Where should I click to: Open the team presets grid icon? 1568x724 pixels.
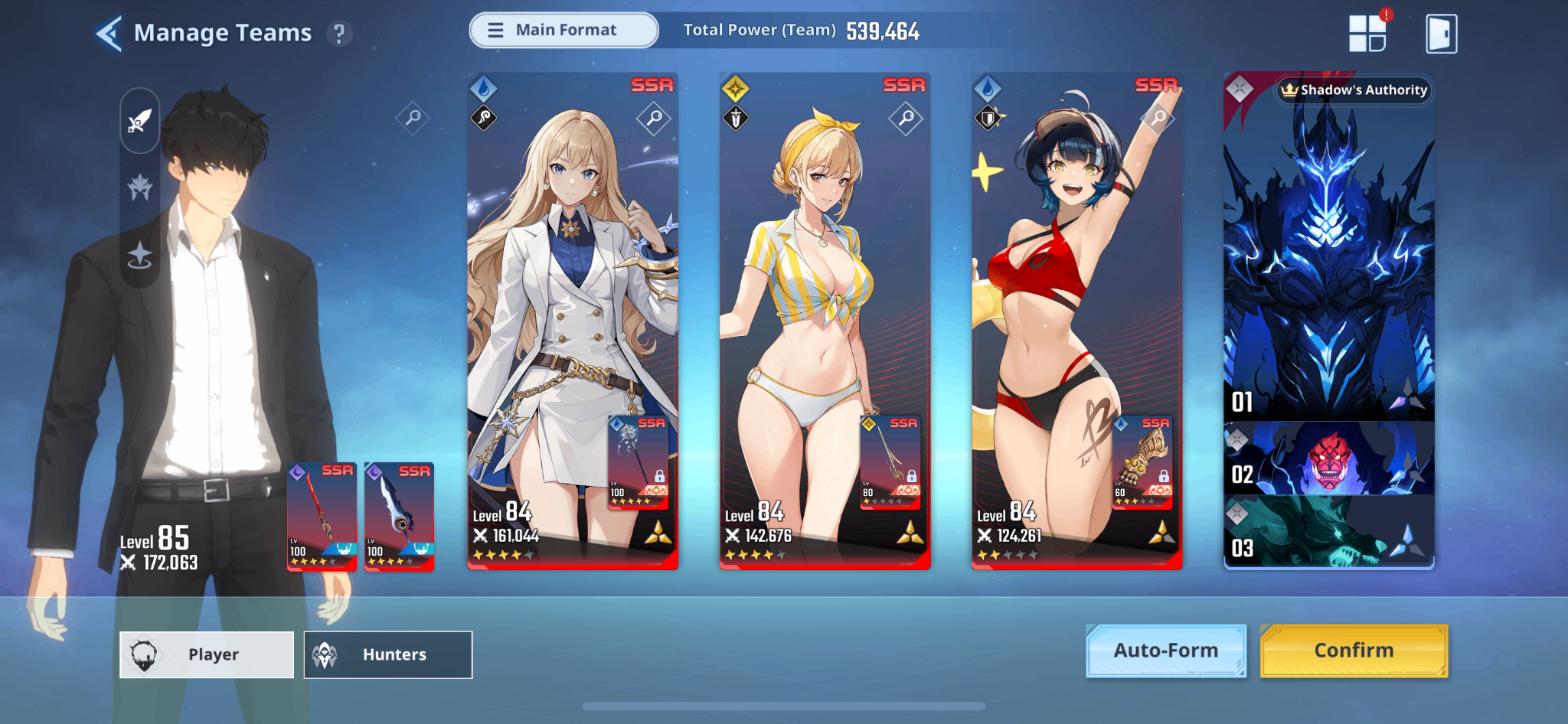[x=1367, y=34]
